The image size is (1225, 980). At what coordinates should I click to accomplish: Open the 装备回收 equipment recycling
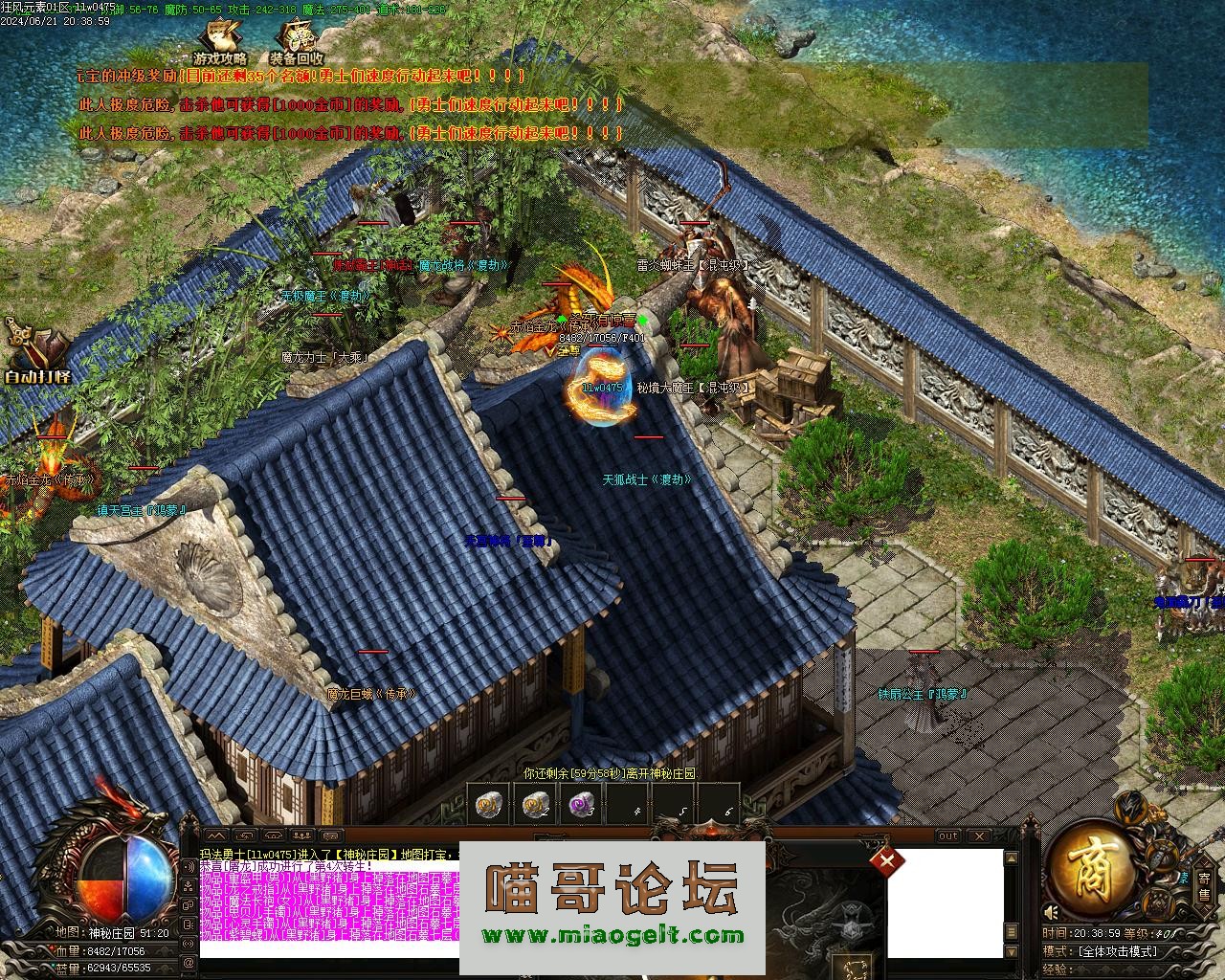297,42
